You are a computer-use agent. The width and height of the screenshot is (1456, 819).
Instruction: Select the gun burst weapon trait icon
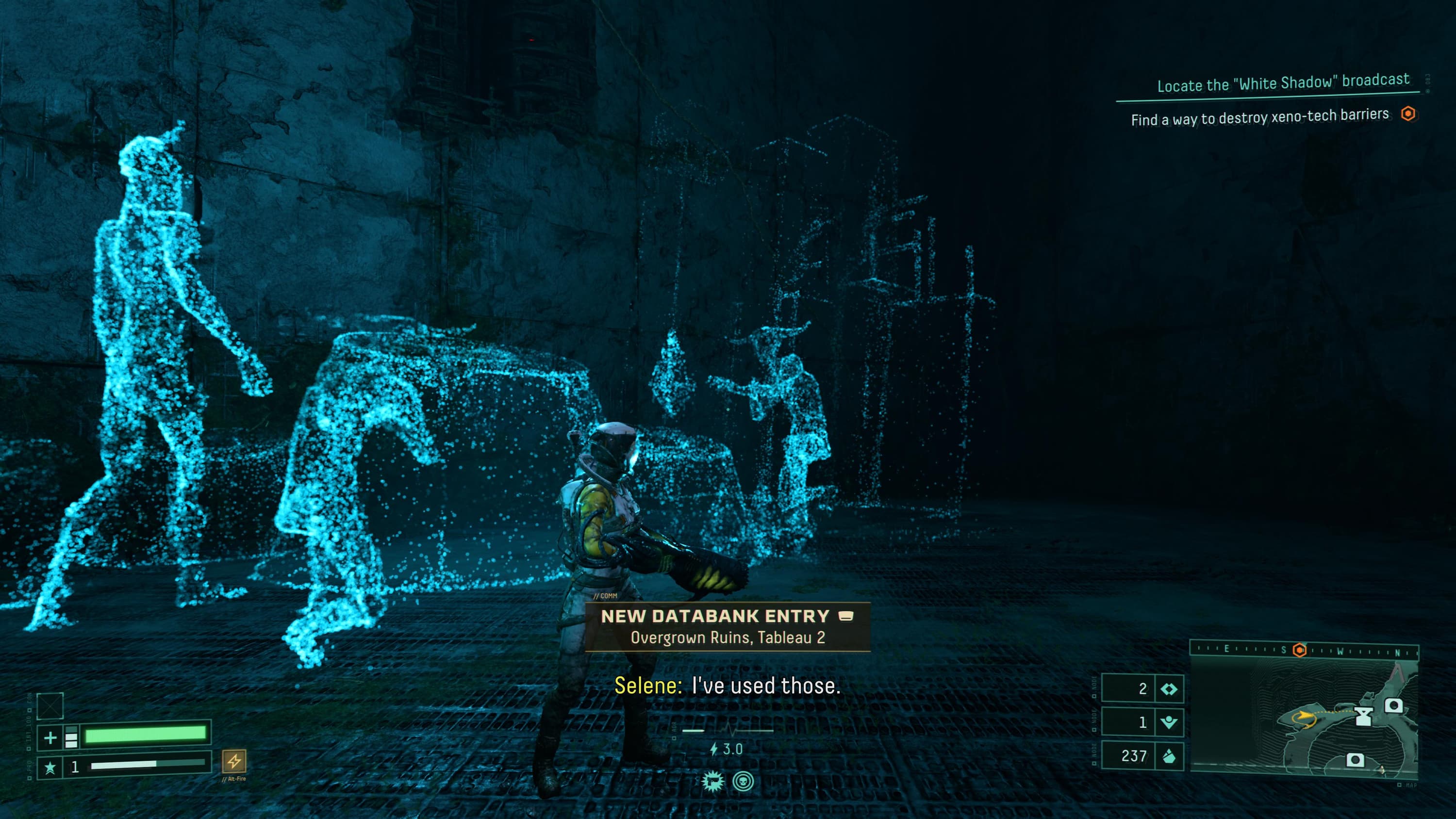coord(713,782)
